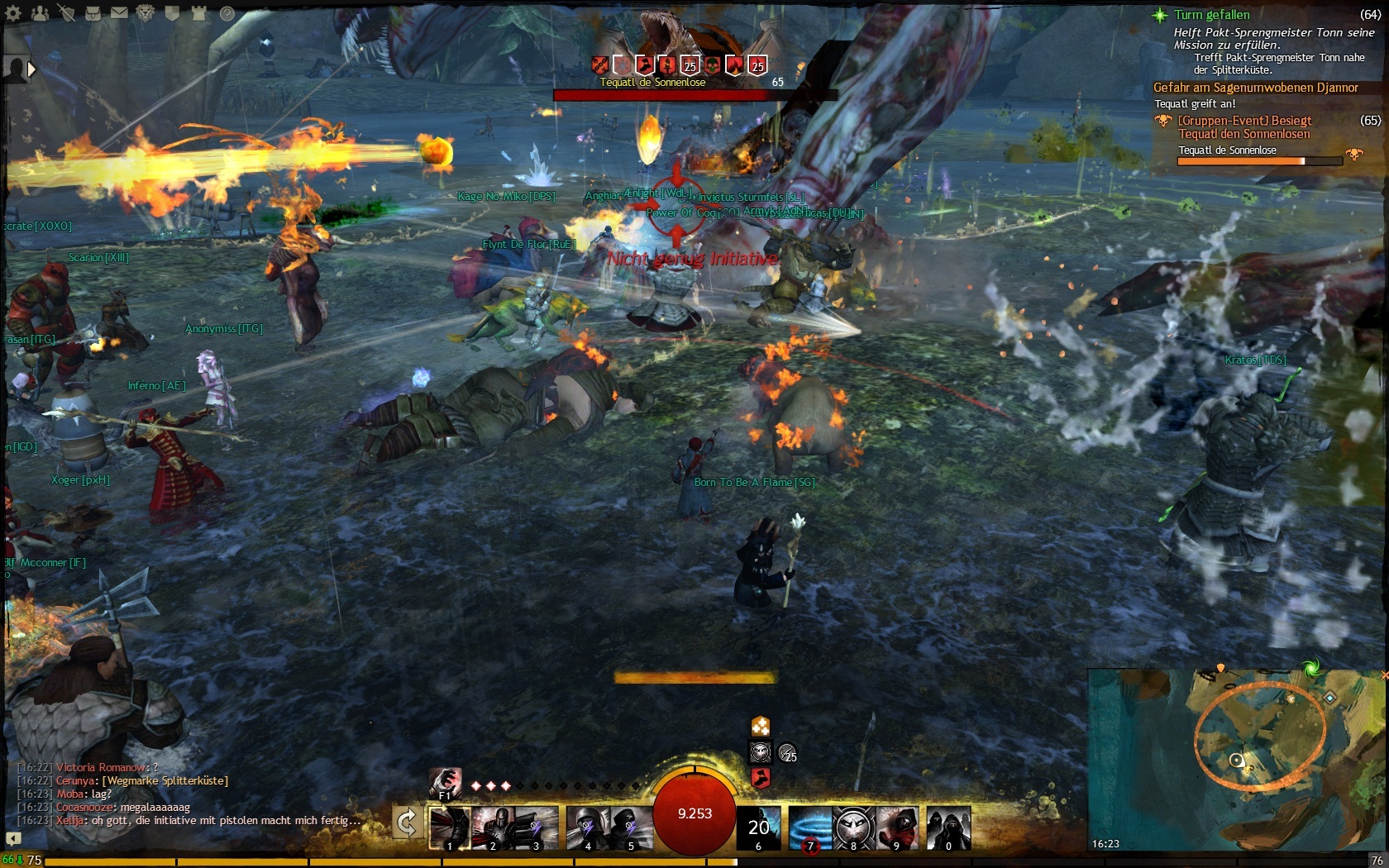The height and width of the screenshot is (868, 1389).
Task: Select the Tequatl group event objective
Action: [x=1244, y=127]
